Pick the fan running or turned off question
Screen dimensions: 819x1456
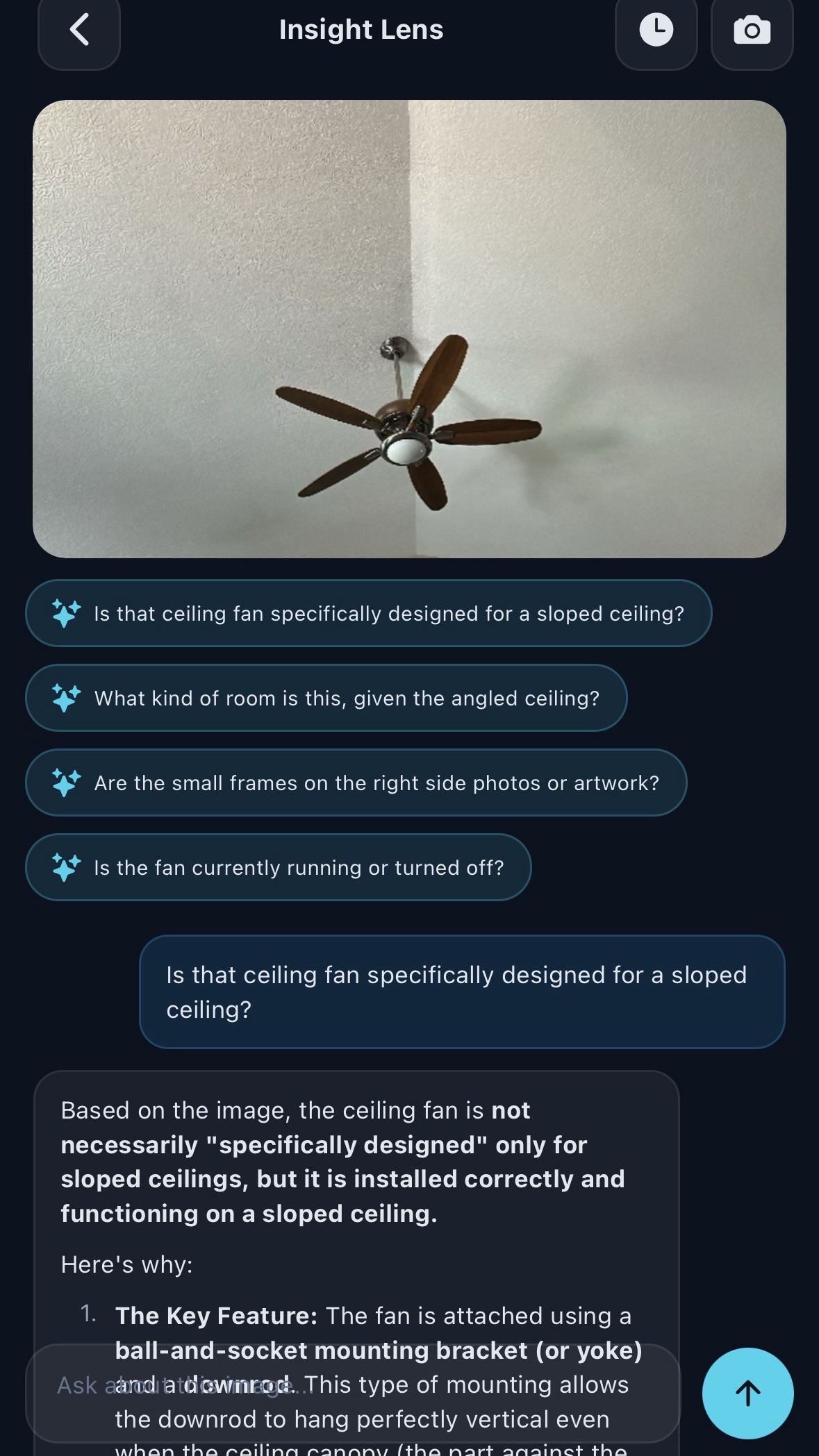pos(278,868)
